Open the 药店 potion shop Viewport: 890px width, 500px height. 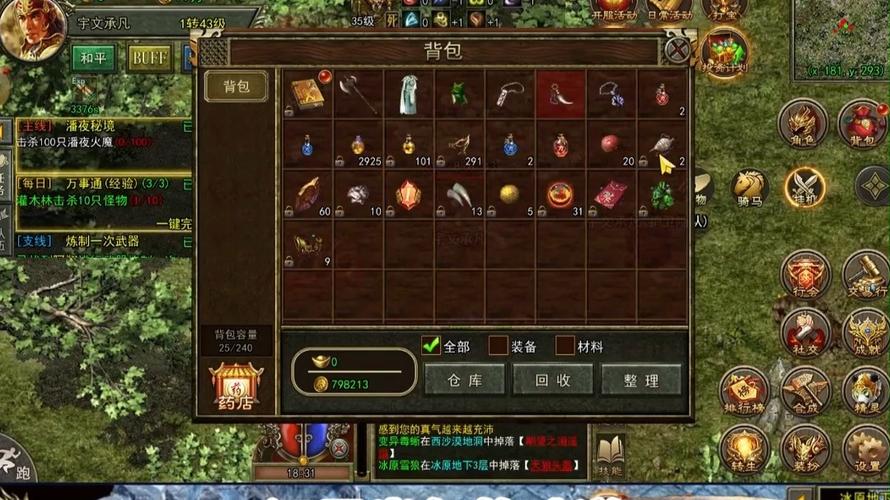236,388
